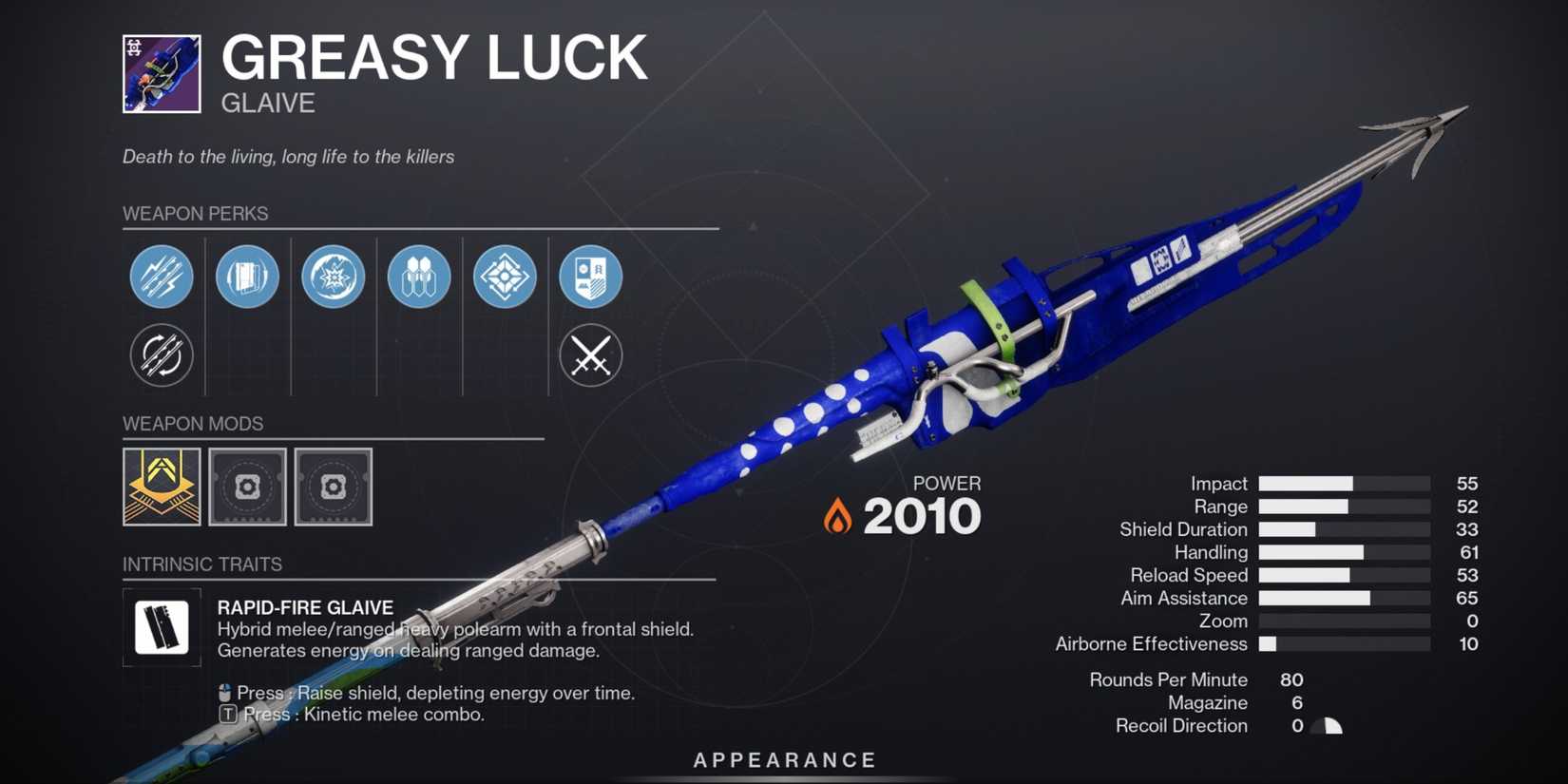Select the diamond-shaped trait perk icon
1568x784 pixels.
click(505, 277)
